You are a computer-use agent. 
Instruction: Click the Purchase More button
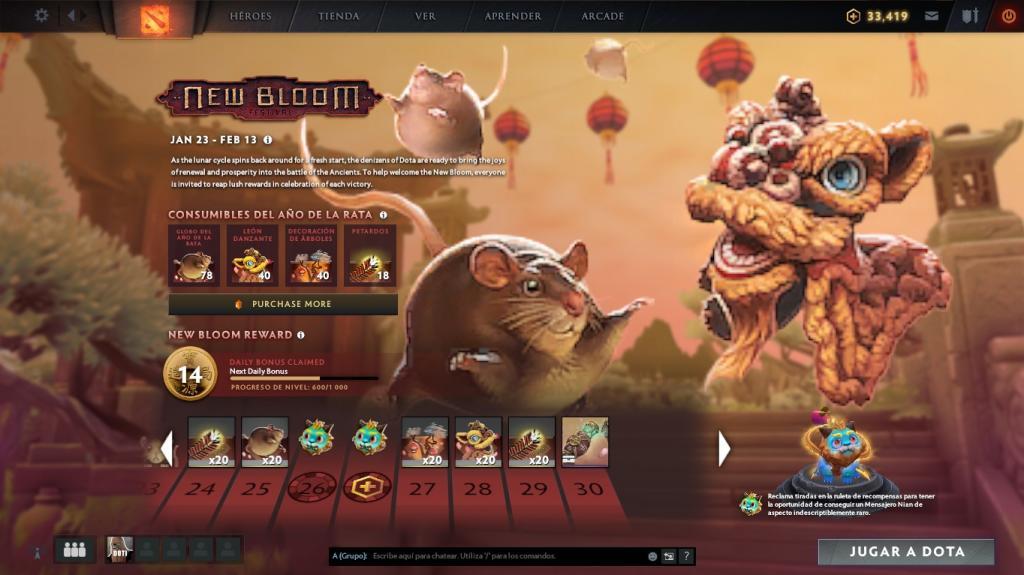pyautogui.click(x=283, y=304)
